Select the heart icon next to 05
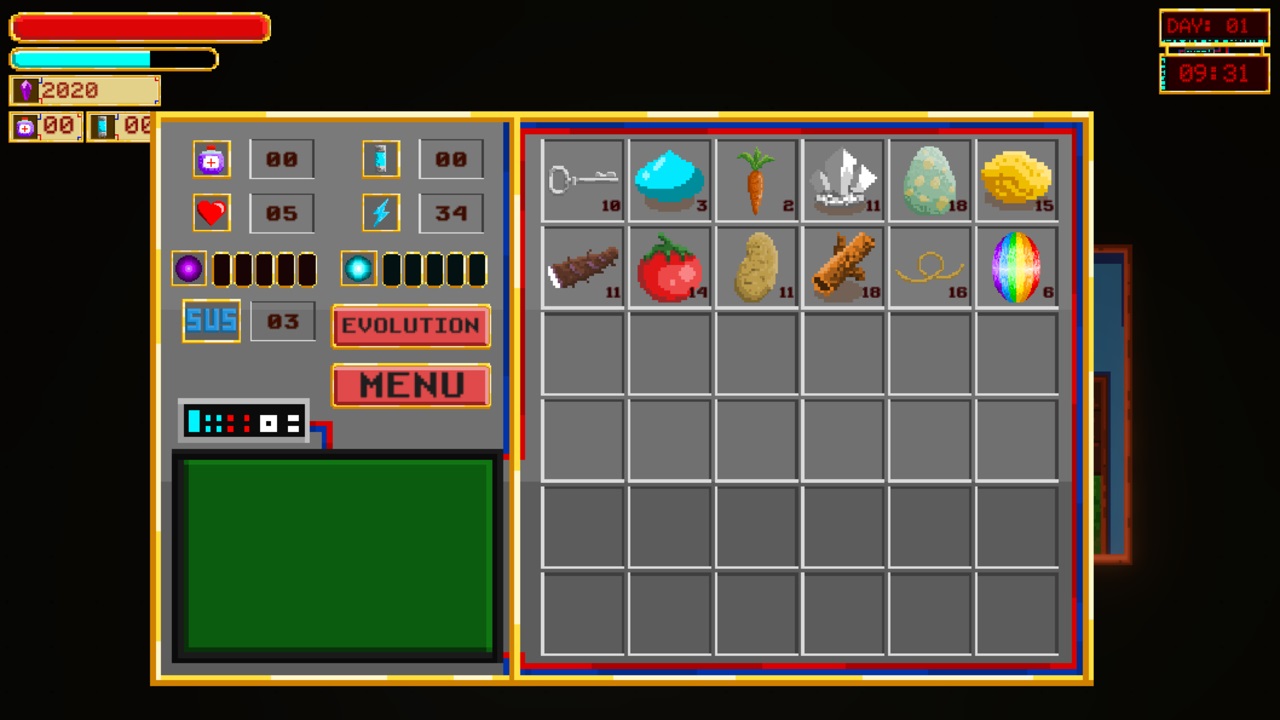The width and height of the screenshot is (1280, 720). click(x=211, y=211)
